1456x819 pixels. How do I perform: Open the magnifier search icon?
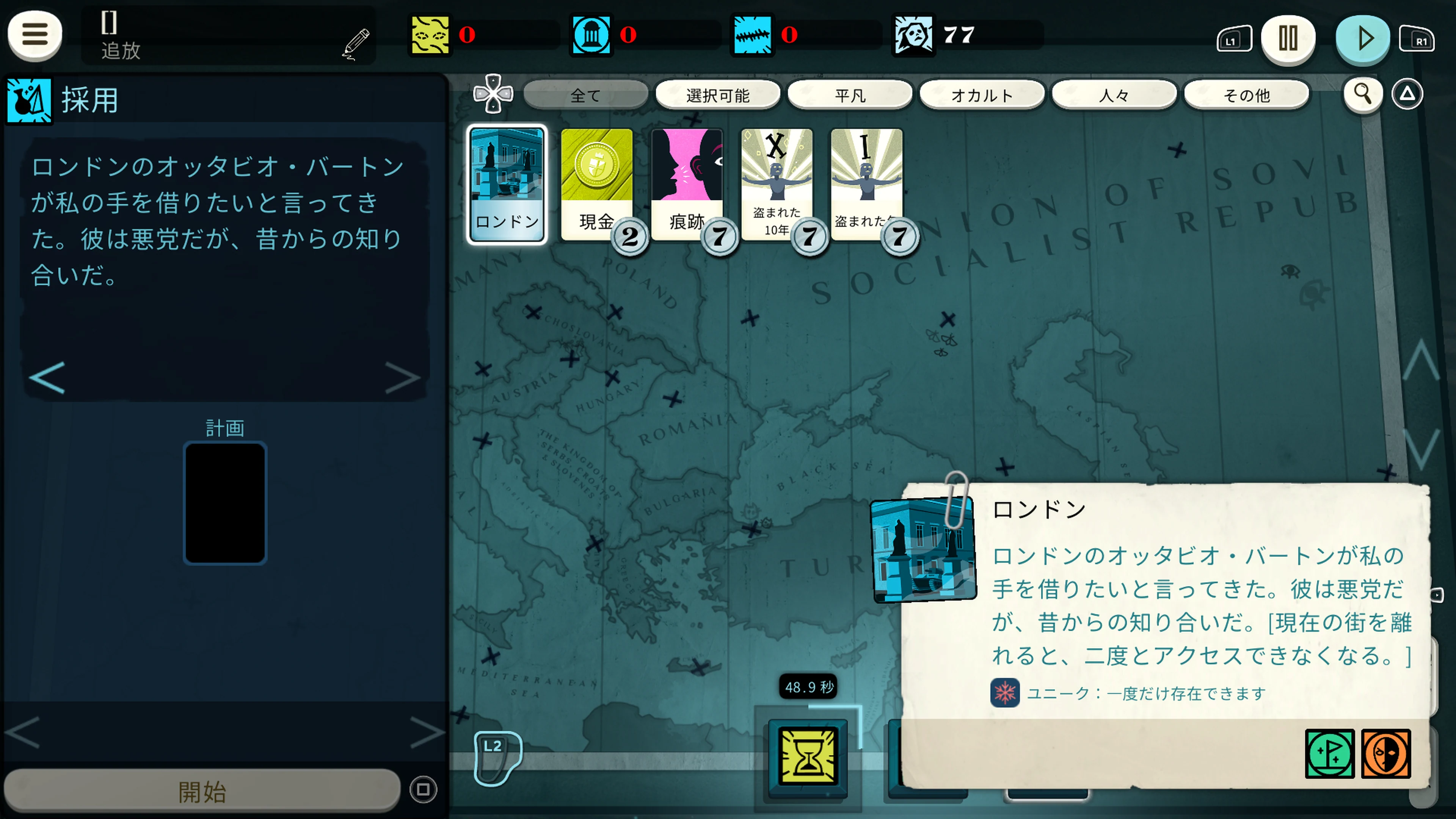click(x=1363, y=94)
